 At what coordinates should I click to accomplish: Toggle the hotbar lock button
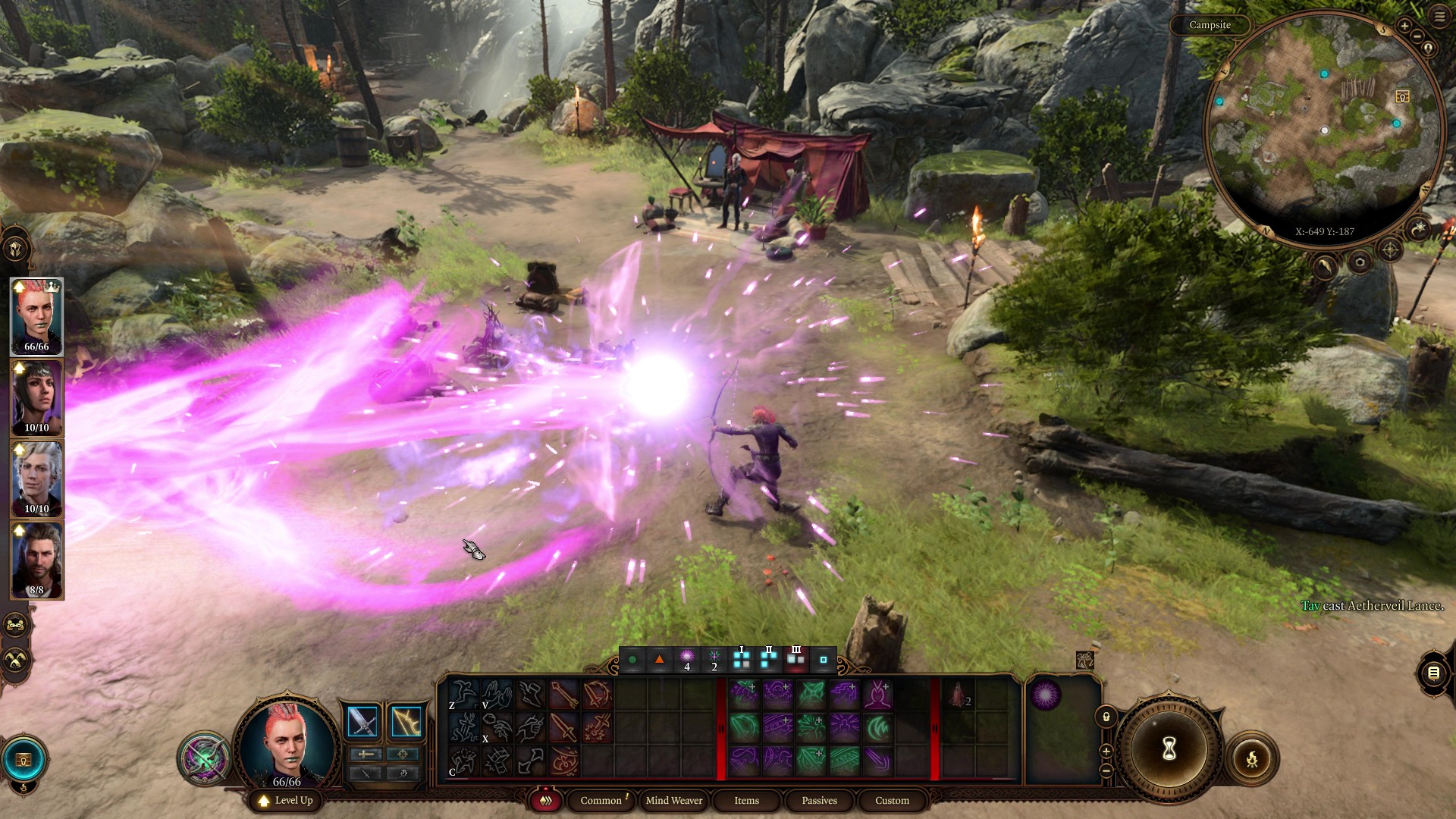[x=1106, y=717]
